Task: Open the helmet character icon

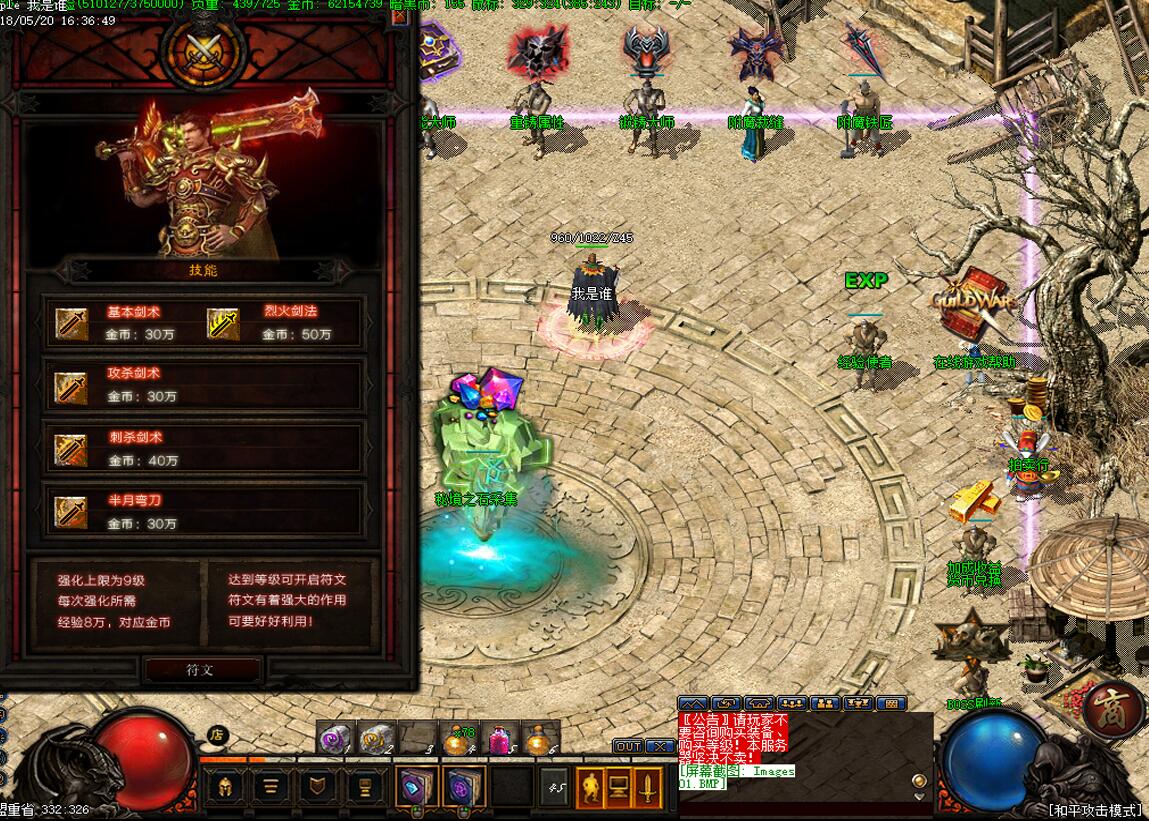Action: coord(224,786)
